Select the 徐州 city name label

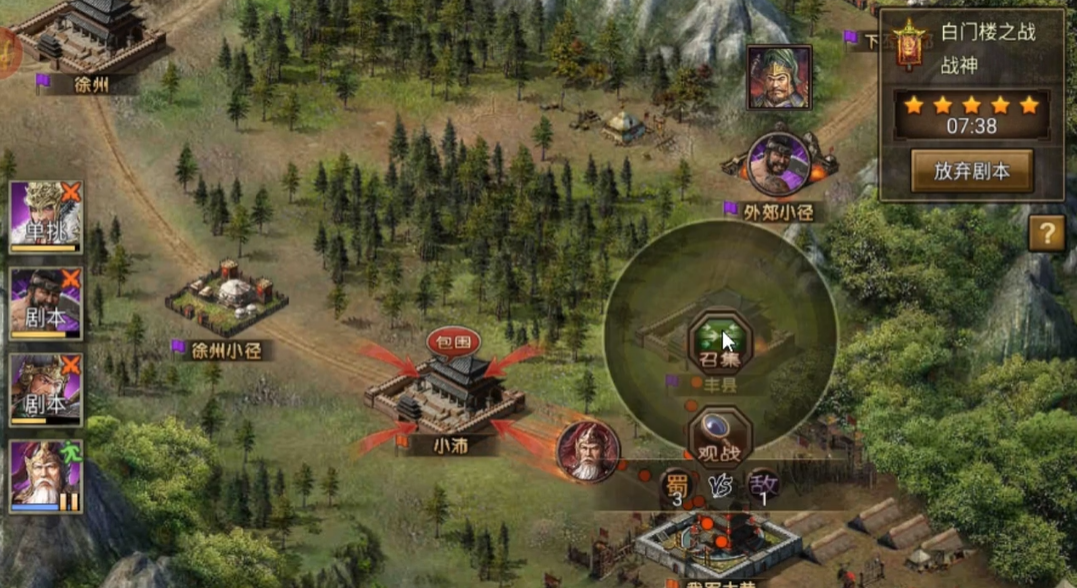pyautogui.click(x=91, y=84)
